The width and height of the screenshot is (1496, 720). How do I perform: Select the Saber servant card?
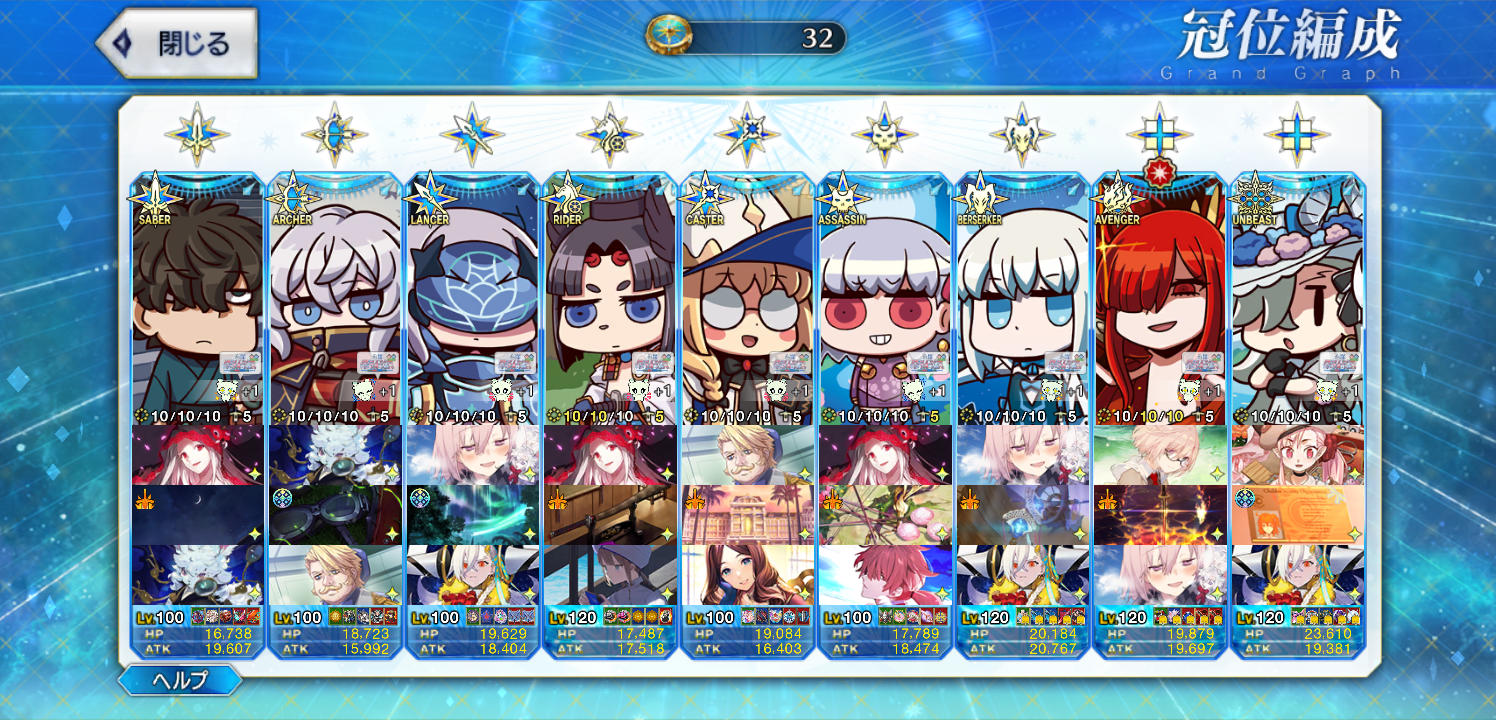pos(197,300)
